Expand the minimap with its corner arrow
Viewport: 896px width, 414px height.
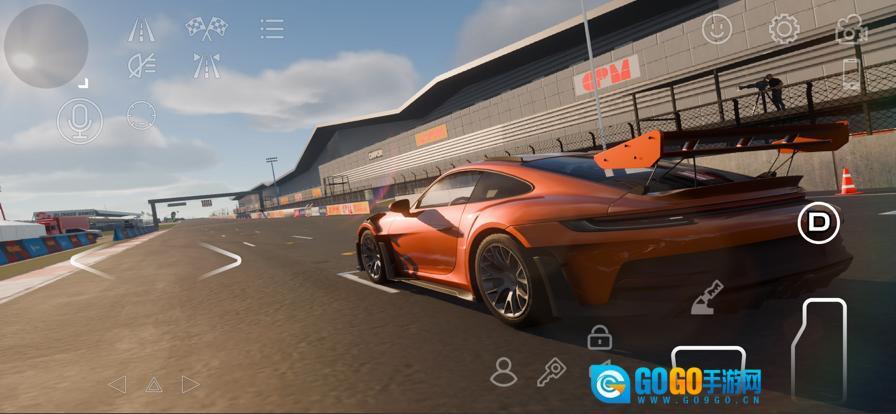click(85, 84)
